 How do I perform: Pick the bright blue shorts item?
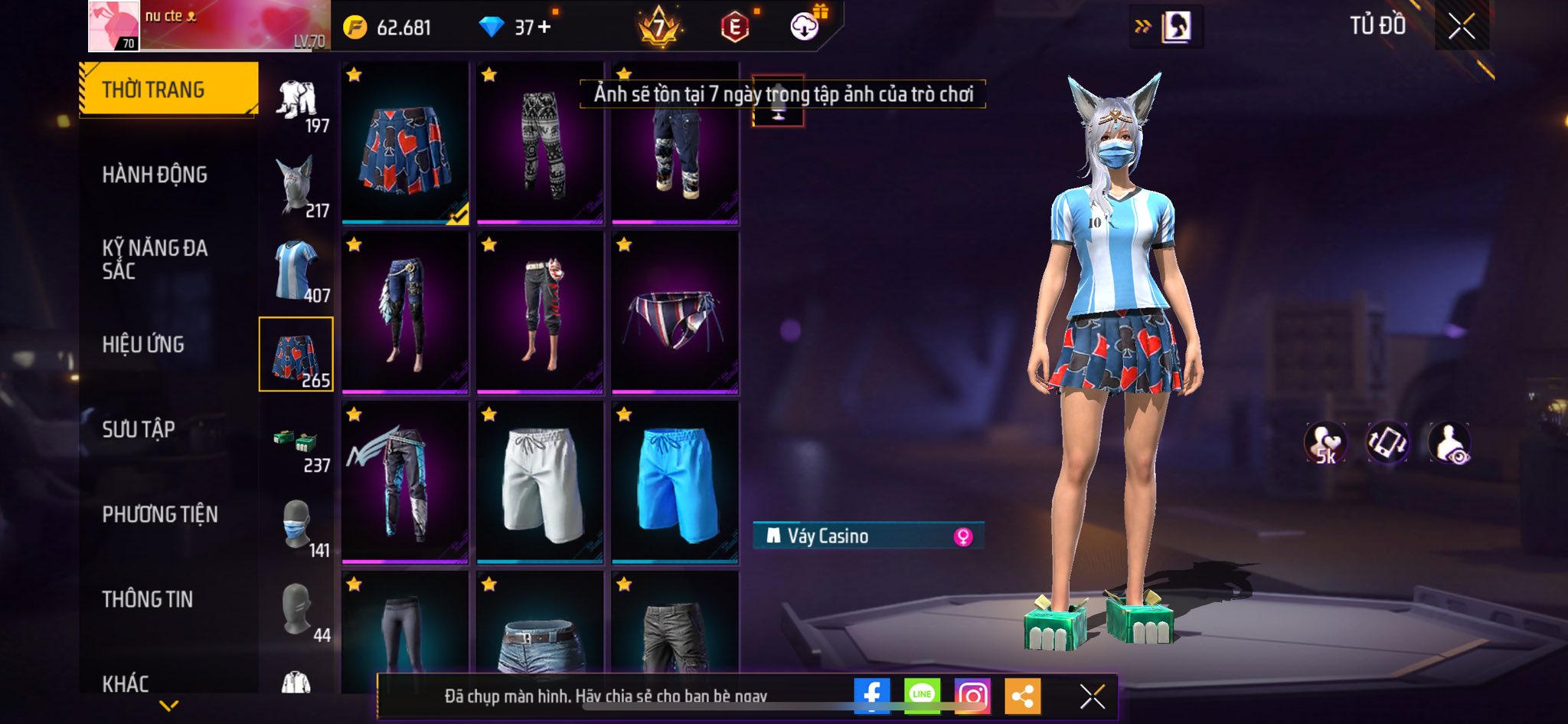point(675,483)
